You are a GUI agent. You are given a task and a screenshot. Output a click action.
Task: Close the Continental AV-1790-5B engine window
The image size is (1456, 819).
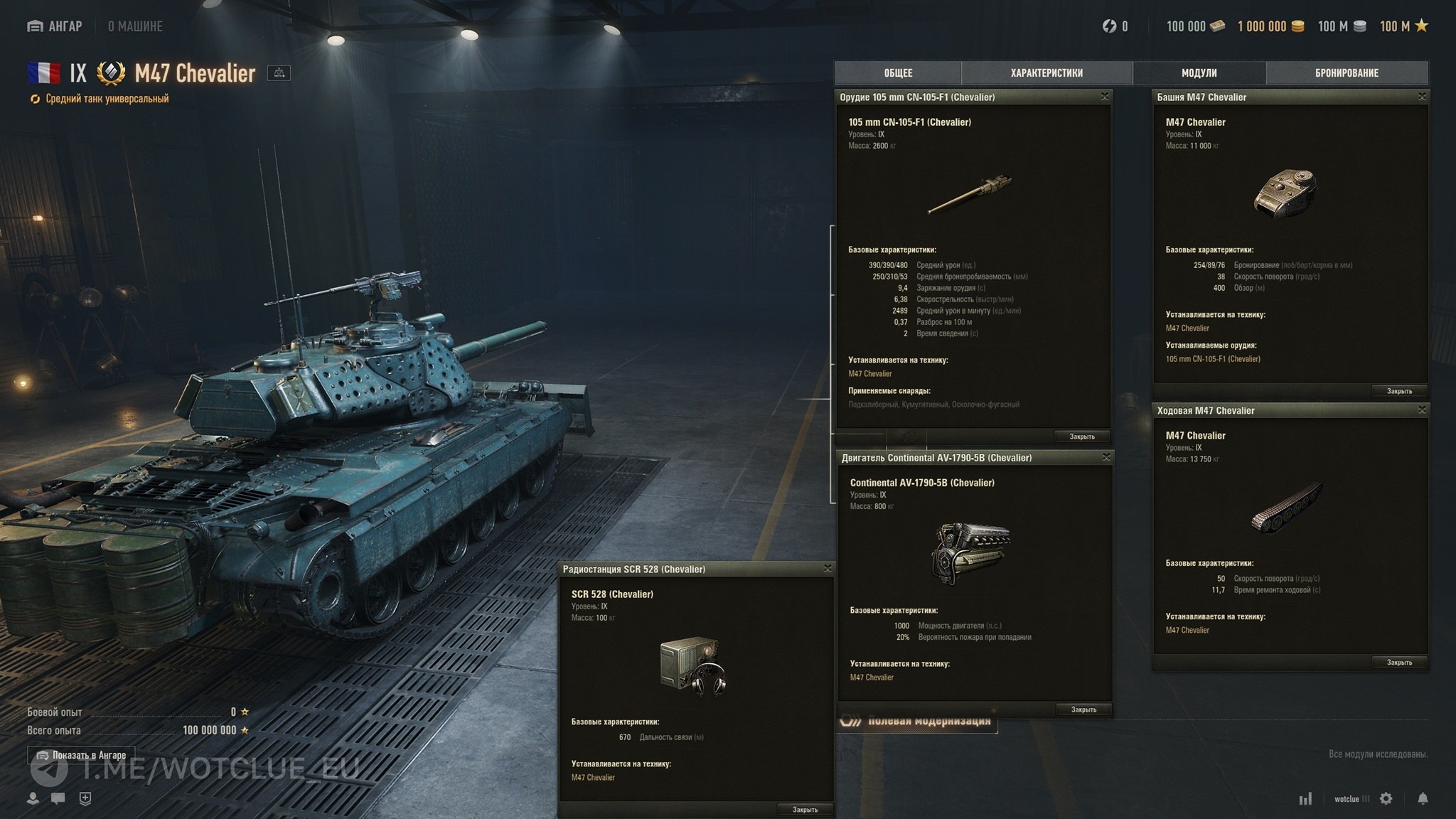coord(1106,457)
